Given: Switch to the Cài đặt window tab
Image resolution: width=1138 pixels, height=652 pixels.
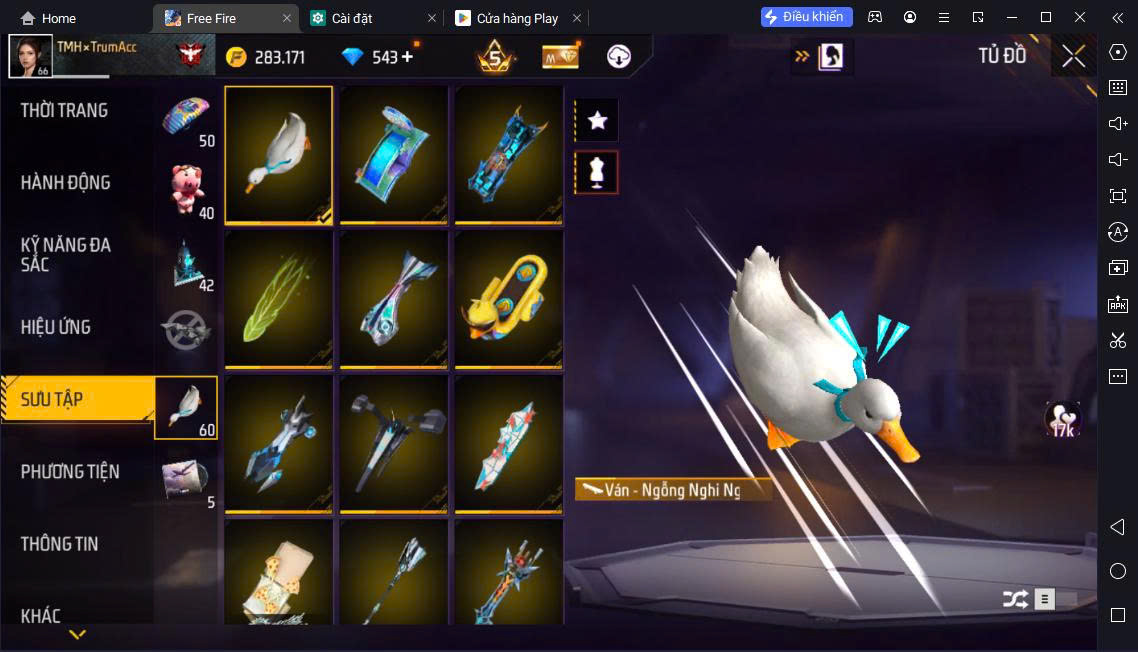Looking at the screenshot, I should (352, 18).
